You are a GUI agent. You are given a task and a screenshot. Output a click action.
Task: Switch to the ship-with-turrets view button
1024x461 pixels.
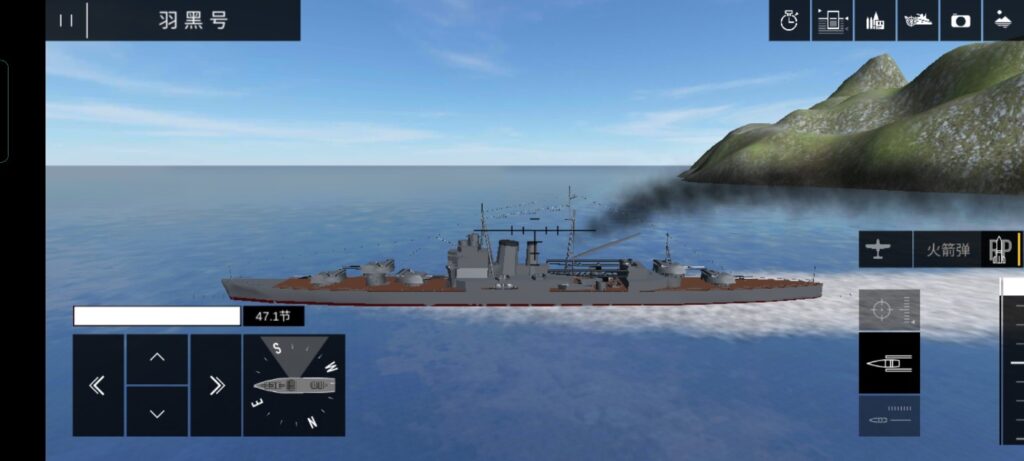click(888, 362)
